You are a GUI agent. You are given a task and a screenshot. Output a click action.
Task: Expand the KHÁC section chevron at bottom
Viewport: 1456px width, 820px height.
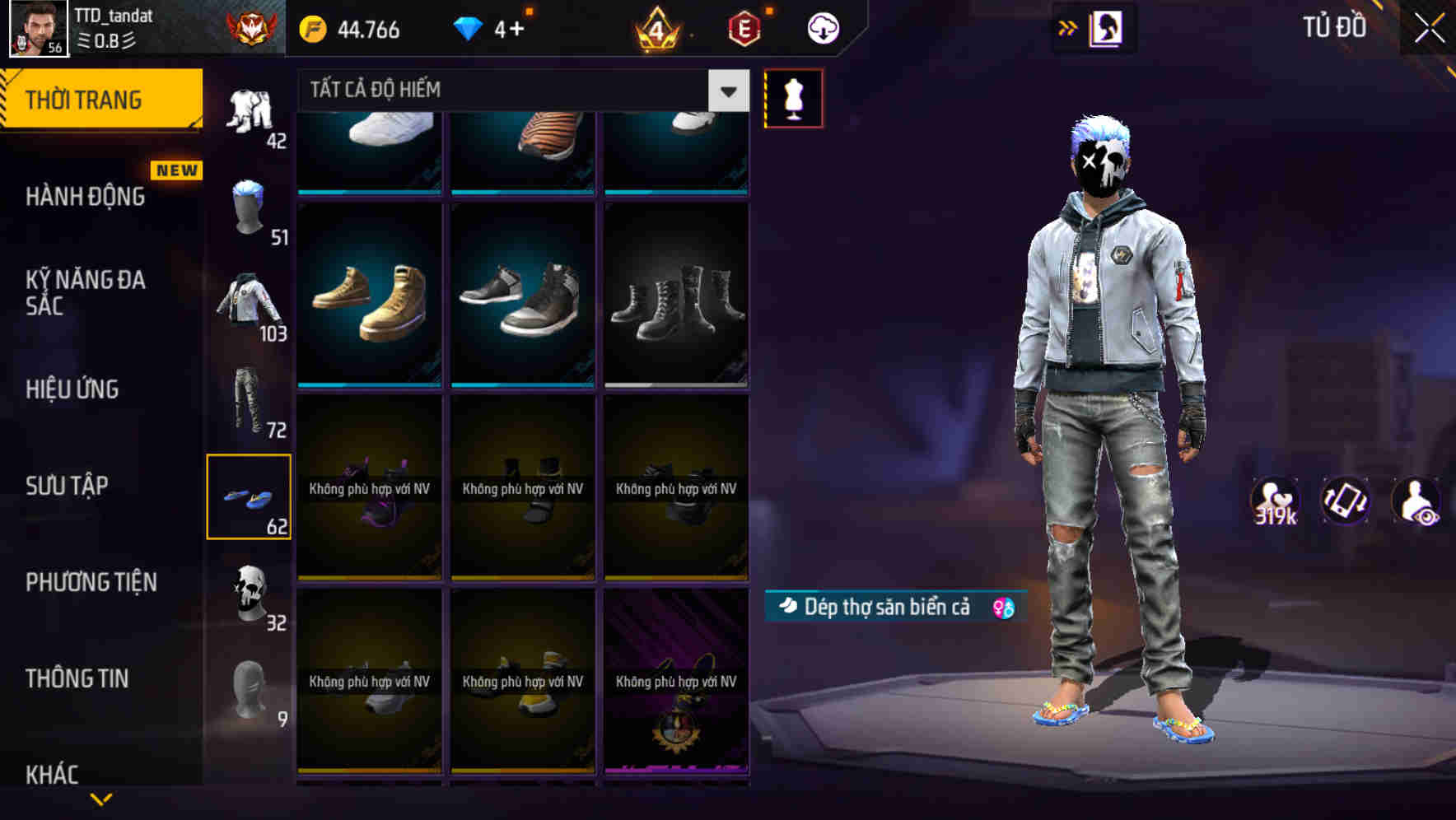99,797
